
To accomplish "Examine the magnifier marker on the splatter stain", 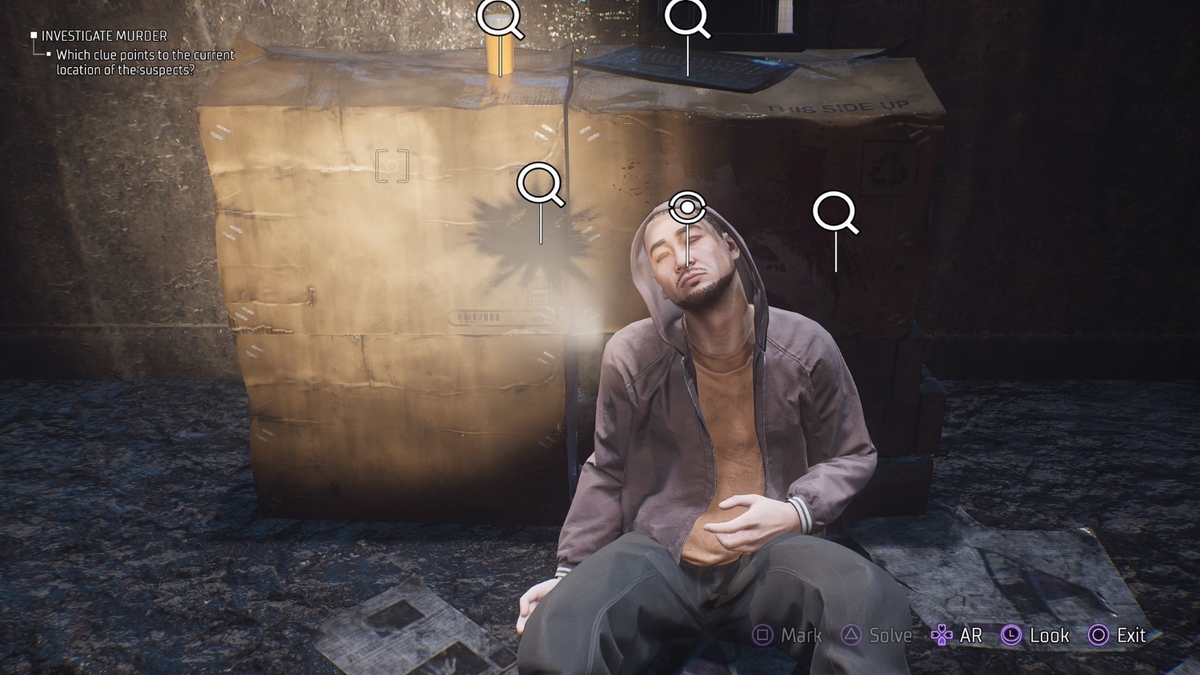I will [539, 183].
